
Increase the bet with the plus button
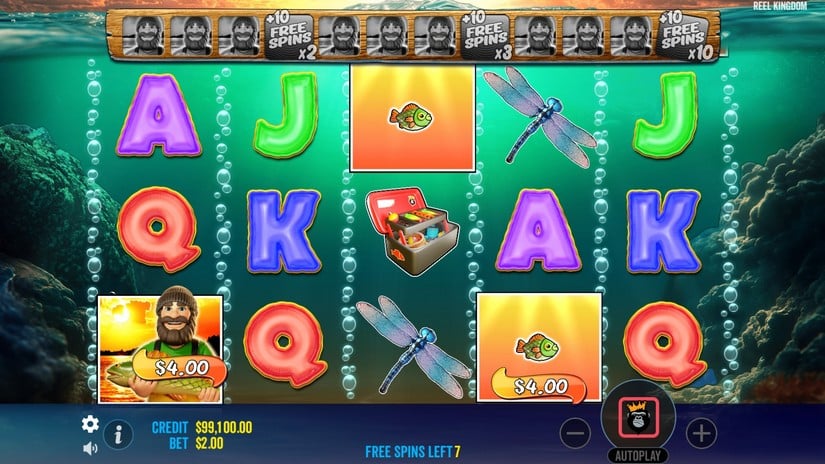point(702,433)
